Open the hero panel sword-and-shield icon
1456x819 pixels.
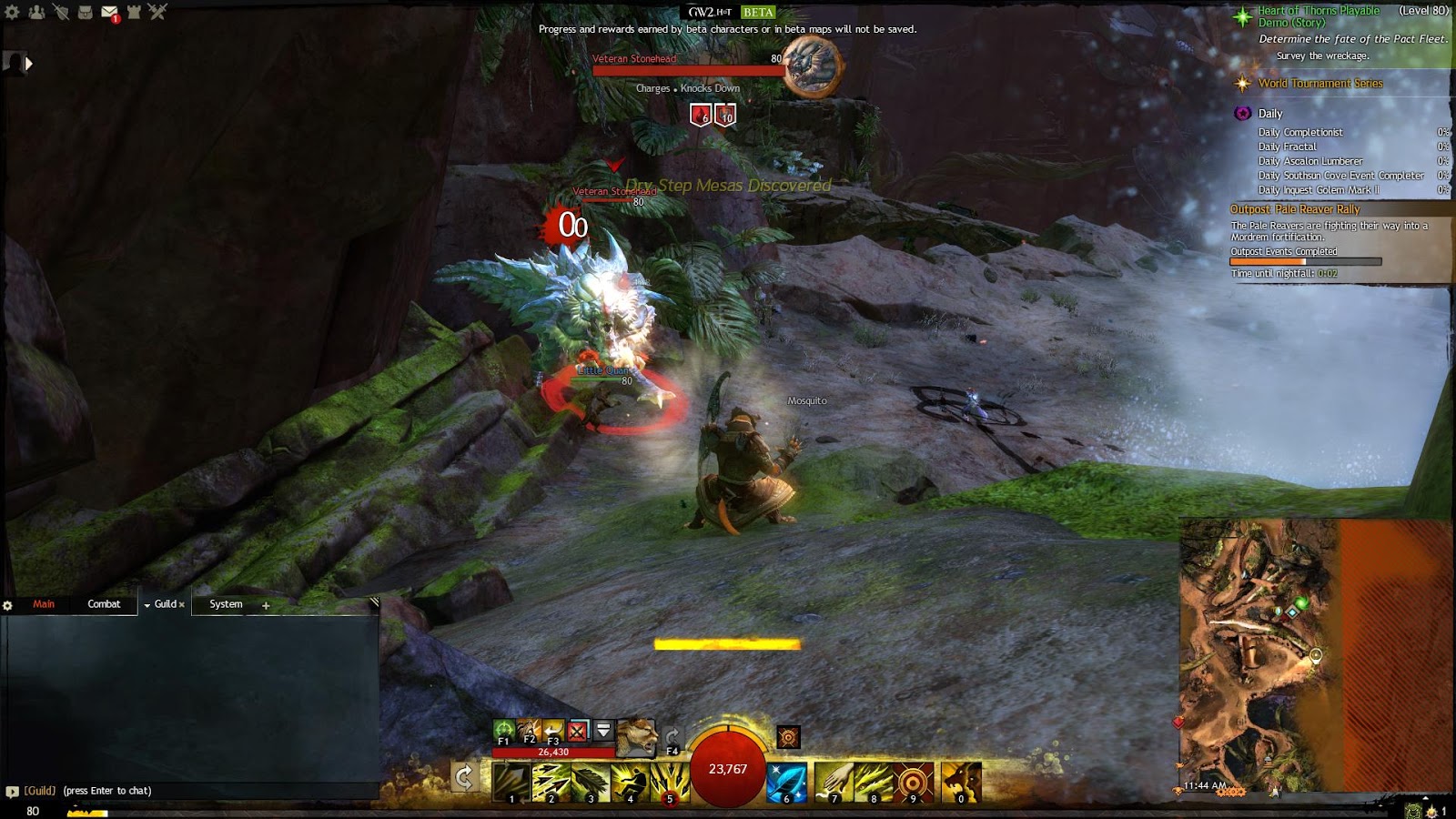click(61, 12)
